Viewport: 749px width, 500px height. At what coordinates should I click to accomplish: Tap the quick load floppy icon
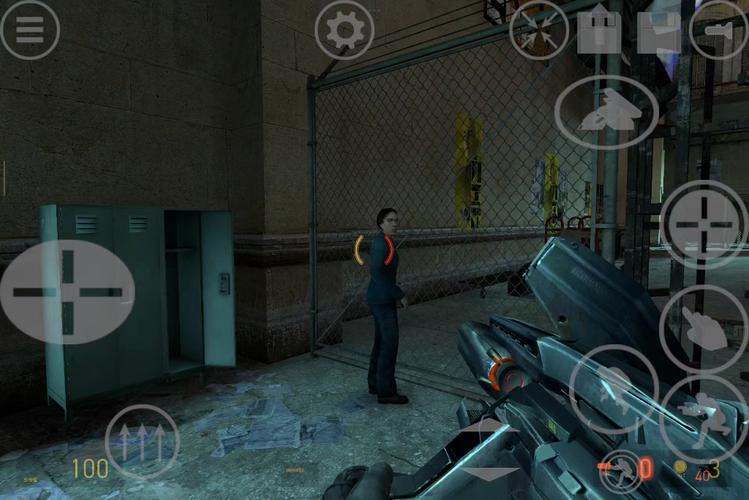tap(600, 30)
